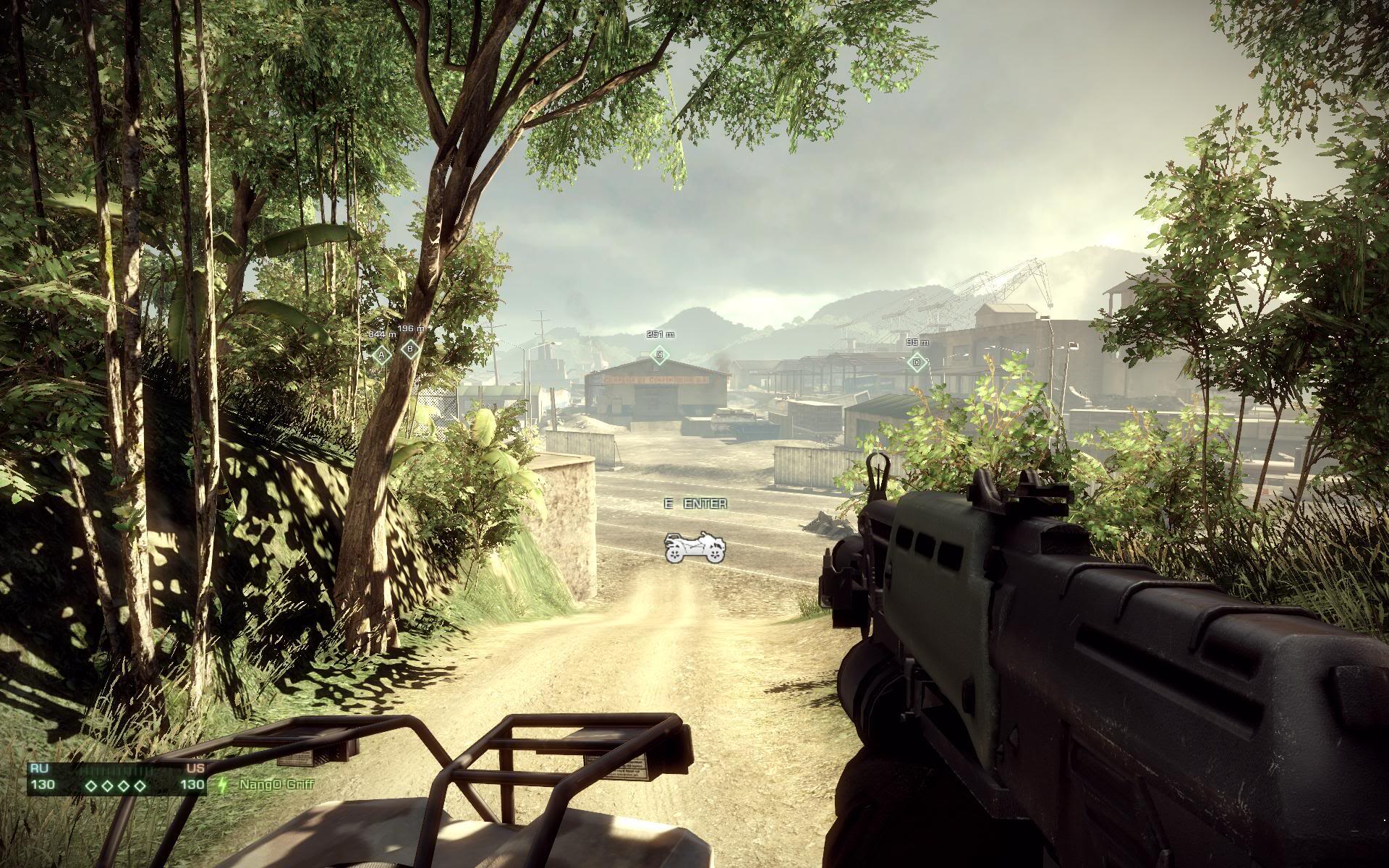Select squad member Nang0 Griff
1389x868 pixels.
click(276, 784)
